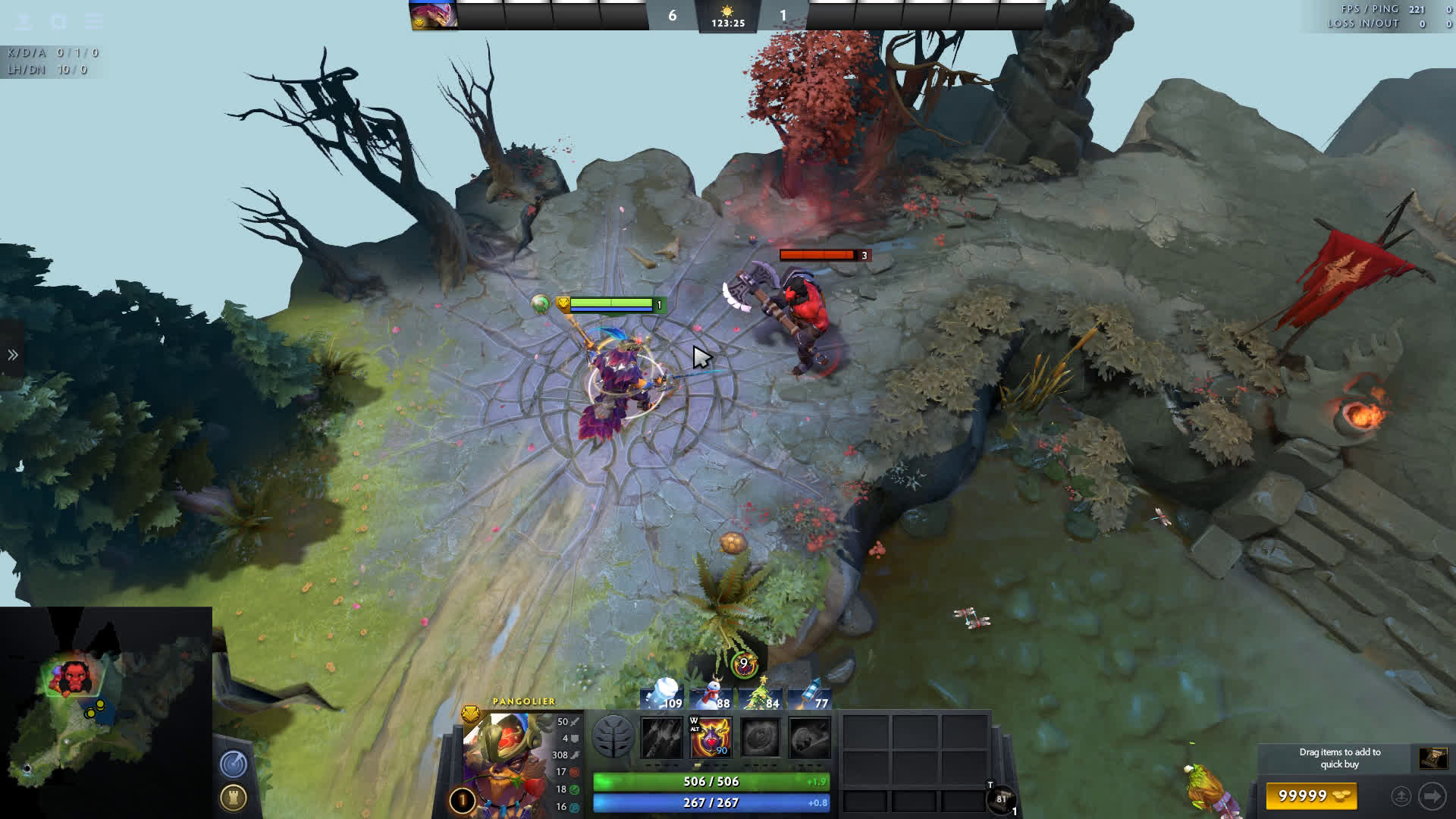Select the Lucky Shot passive ability icon

[x=760, y=738]
